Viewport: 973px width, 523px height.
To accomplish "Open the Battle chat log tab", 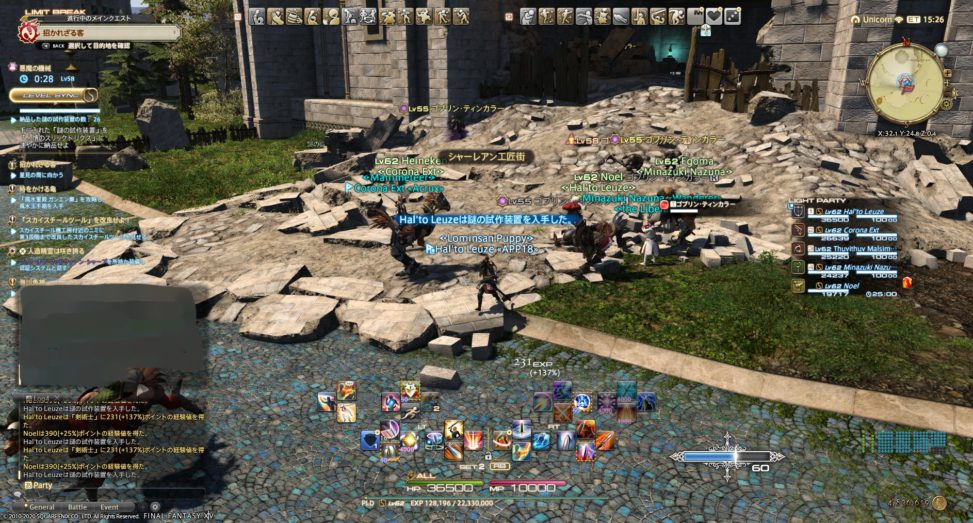I will 77,507.
